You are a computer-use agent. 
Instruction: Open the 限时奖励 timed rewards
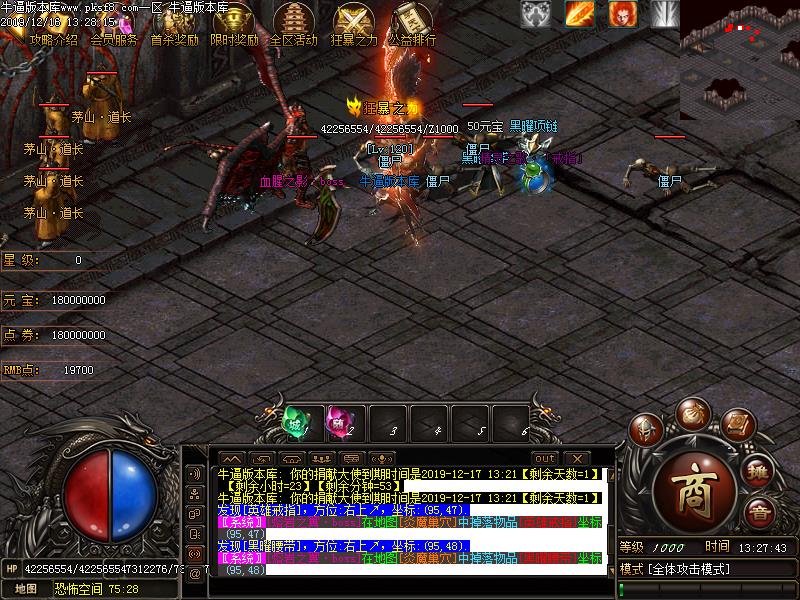[234, 25]
